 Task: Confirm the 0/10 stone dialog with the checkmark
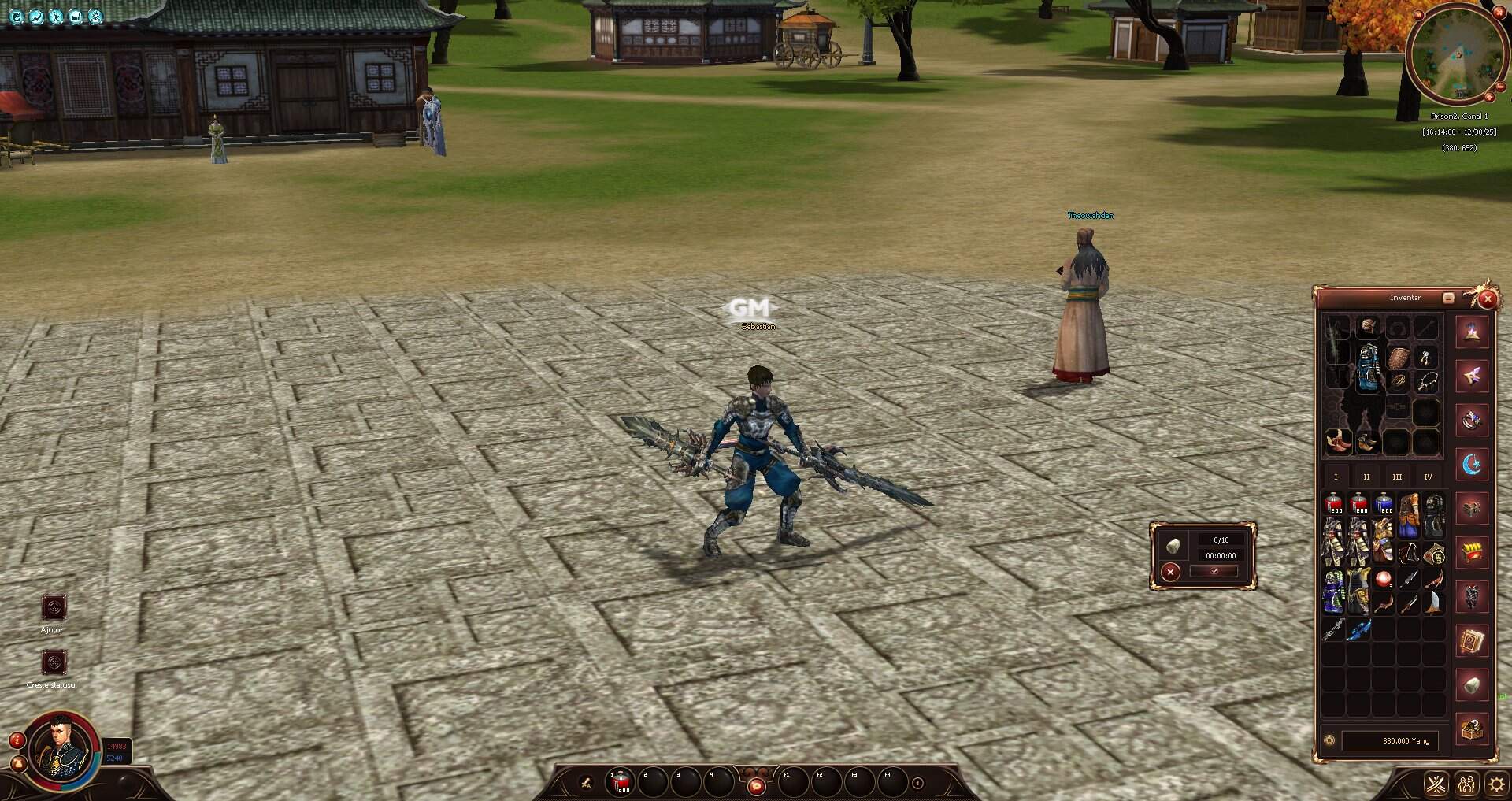(x=1214, y=573)
